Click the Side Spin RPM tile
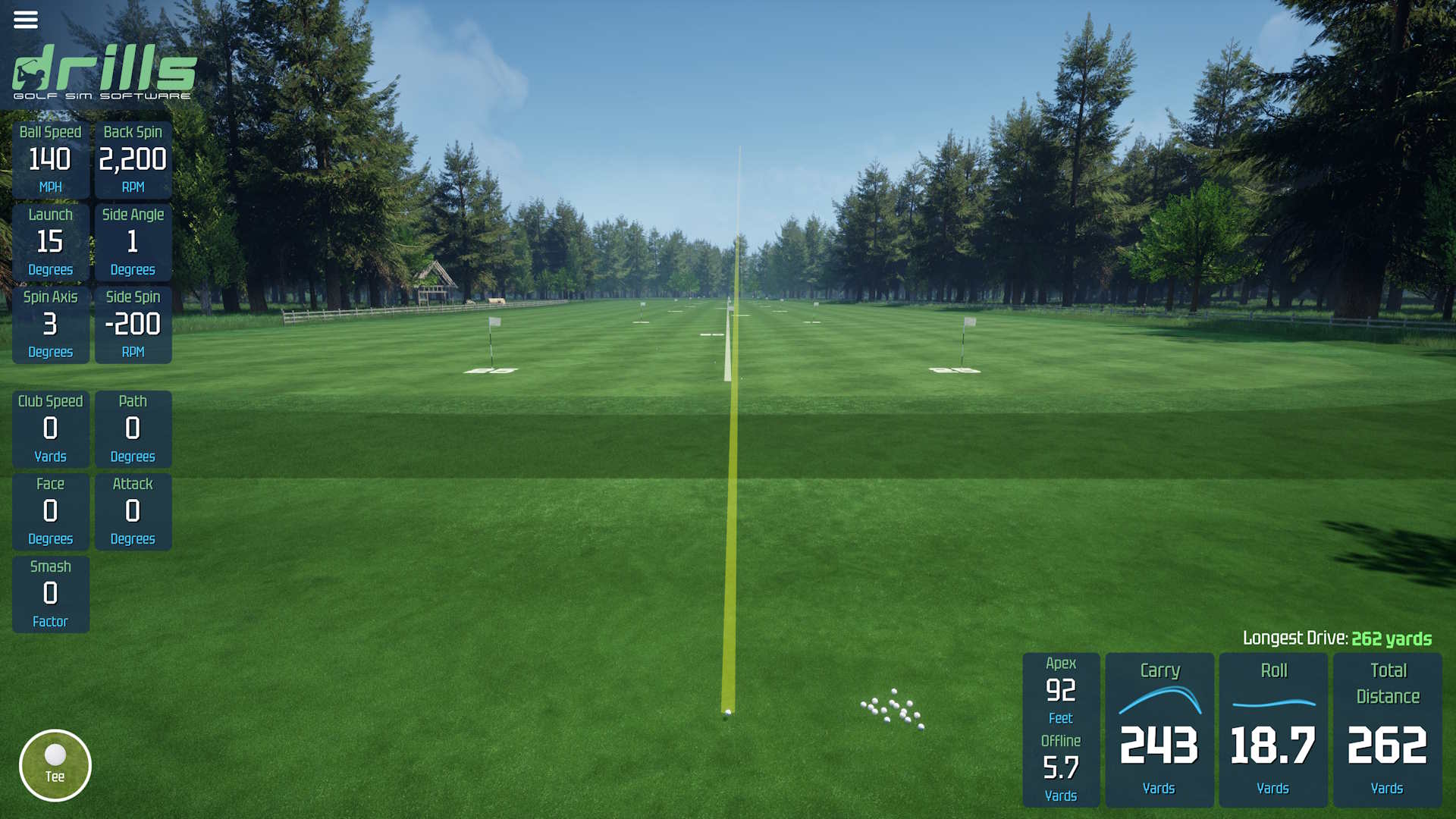The width and height of the screenshot is (1456, 819). [x=133, y=323]
